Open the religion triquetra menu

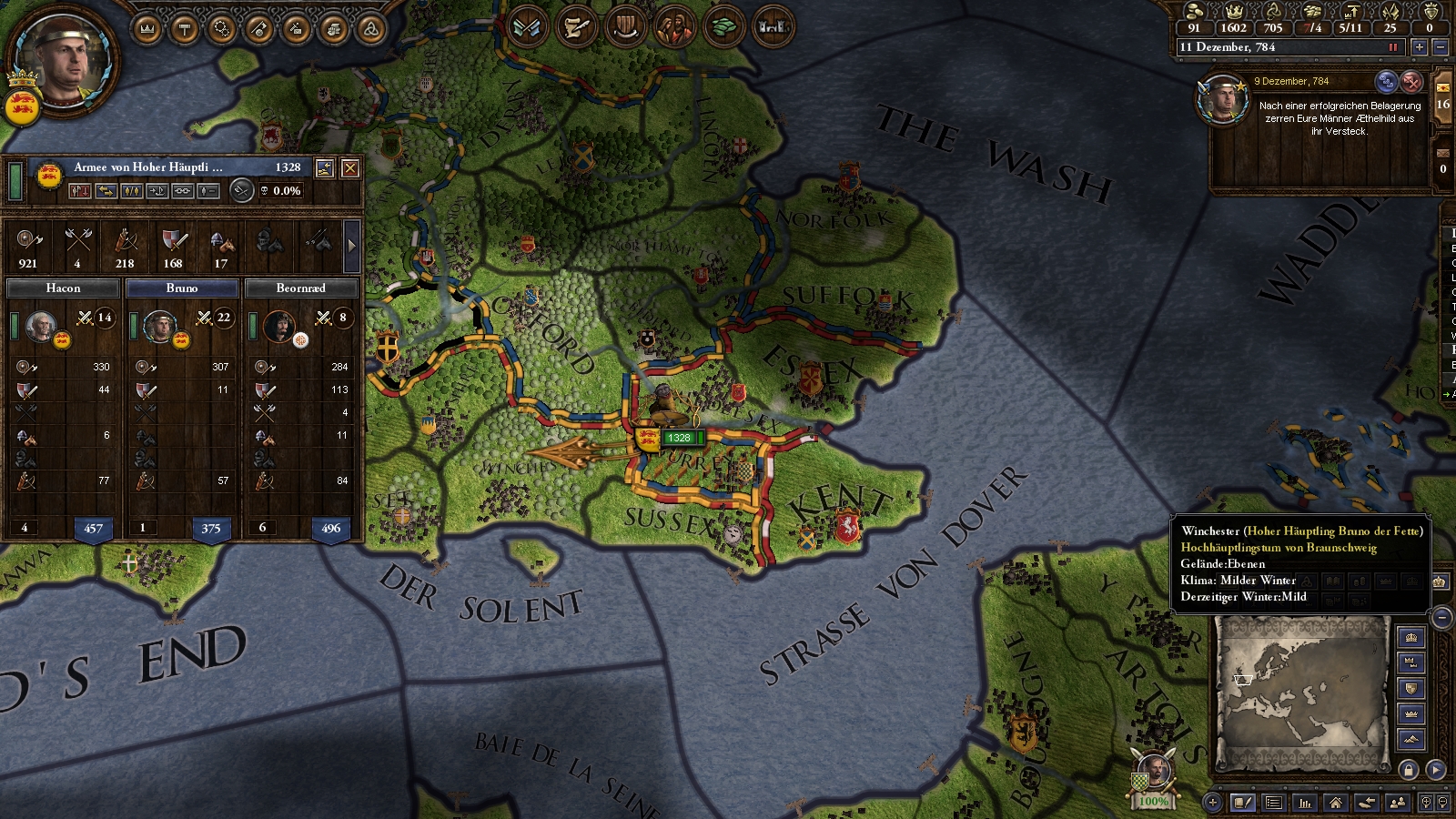[x=370, y=30]
